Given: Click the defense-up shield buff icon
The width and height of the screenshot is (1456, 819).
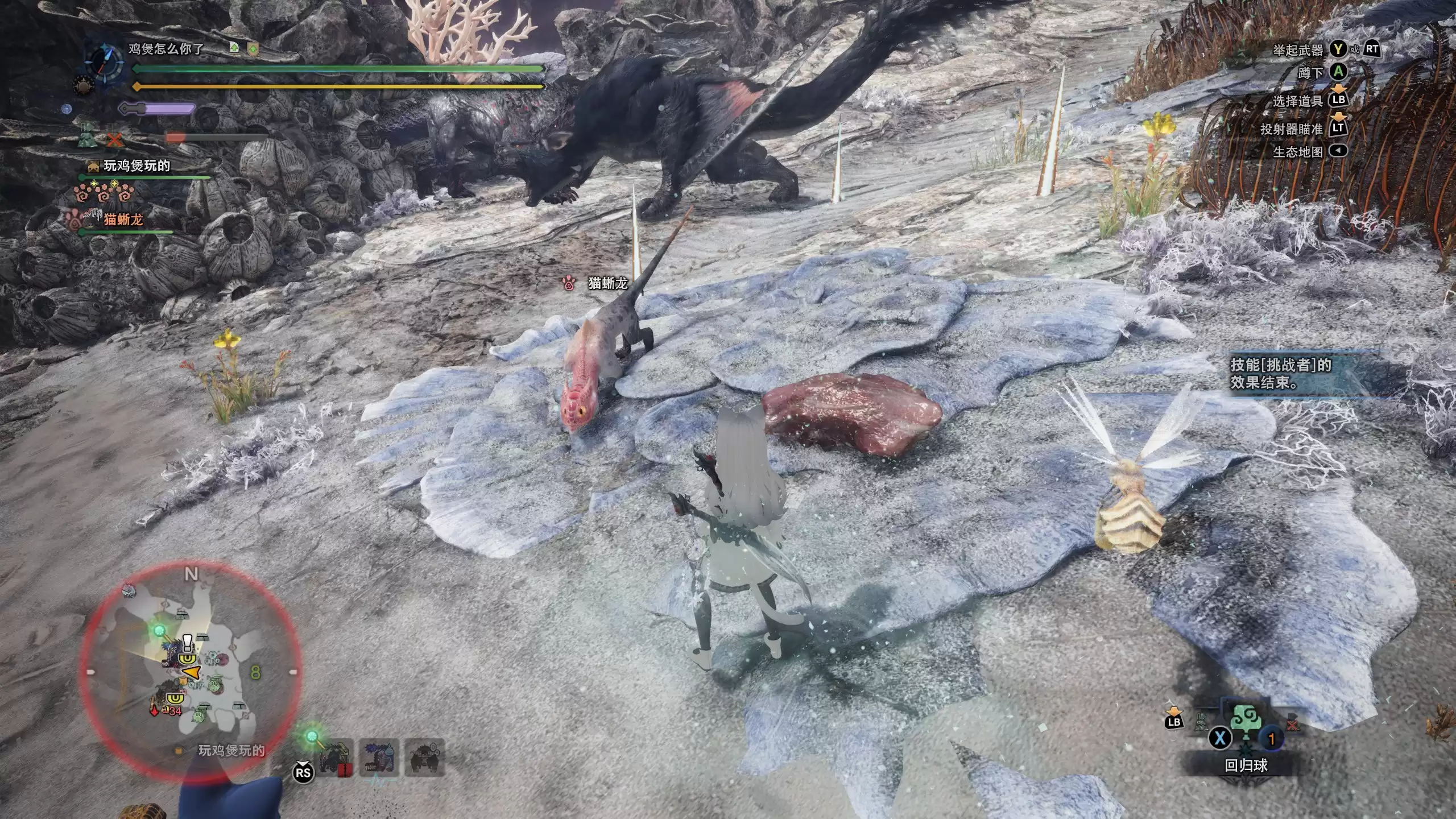Looking at the screenshot, I should coord(253,49).
